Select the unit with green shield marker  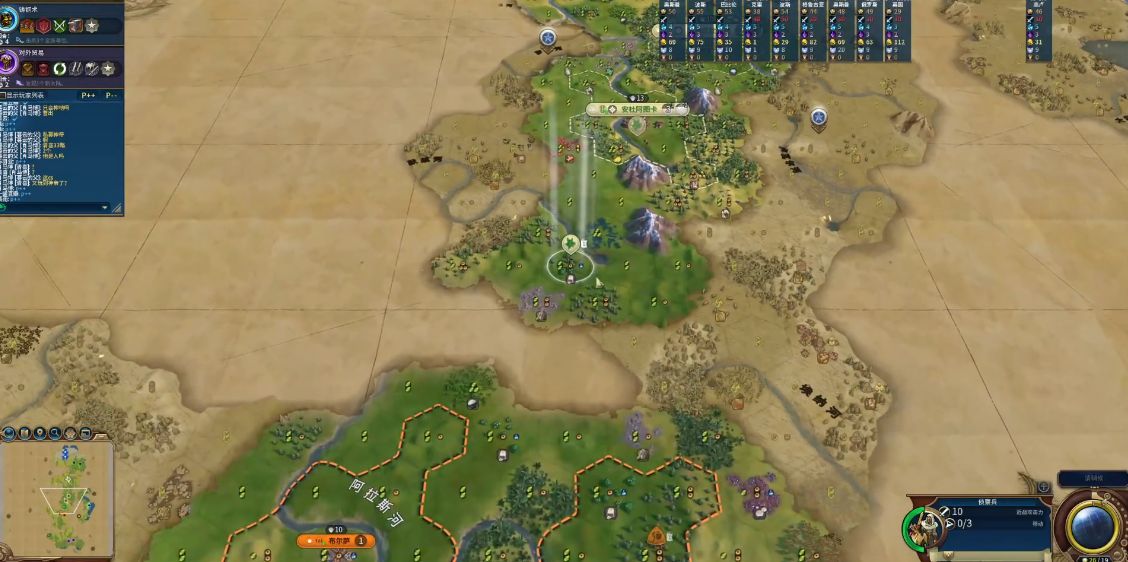pyautogui.click(x=569, y=243)
